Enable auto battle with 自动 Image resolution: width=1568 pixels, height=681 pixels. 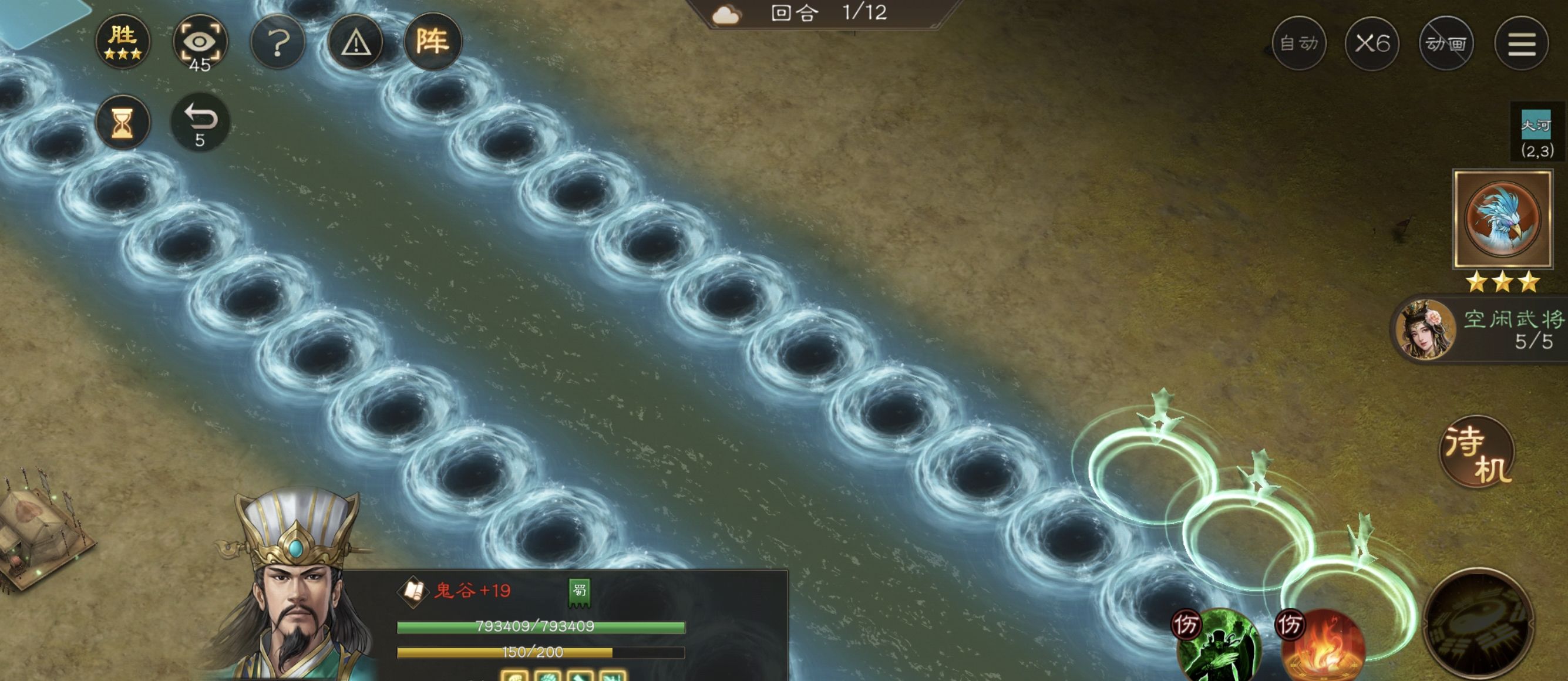(x=1298, y=44)
